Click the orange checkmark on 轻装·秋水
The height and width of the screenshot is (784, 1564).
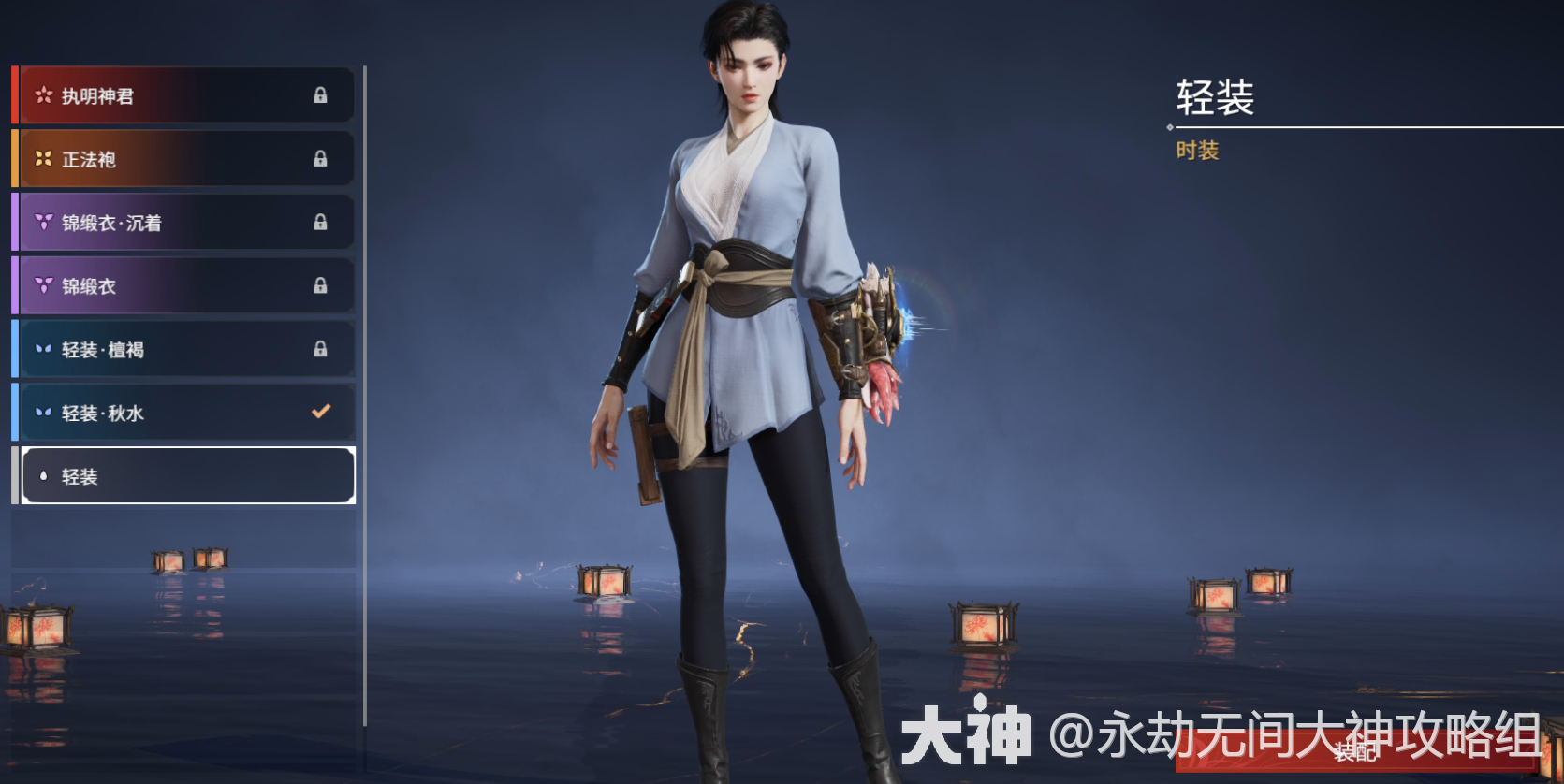(321, 413)
